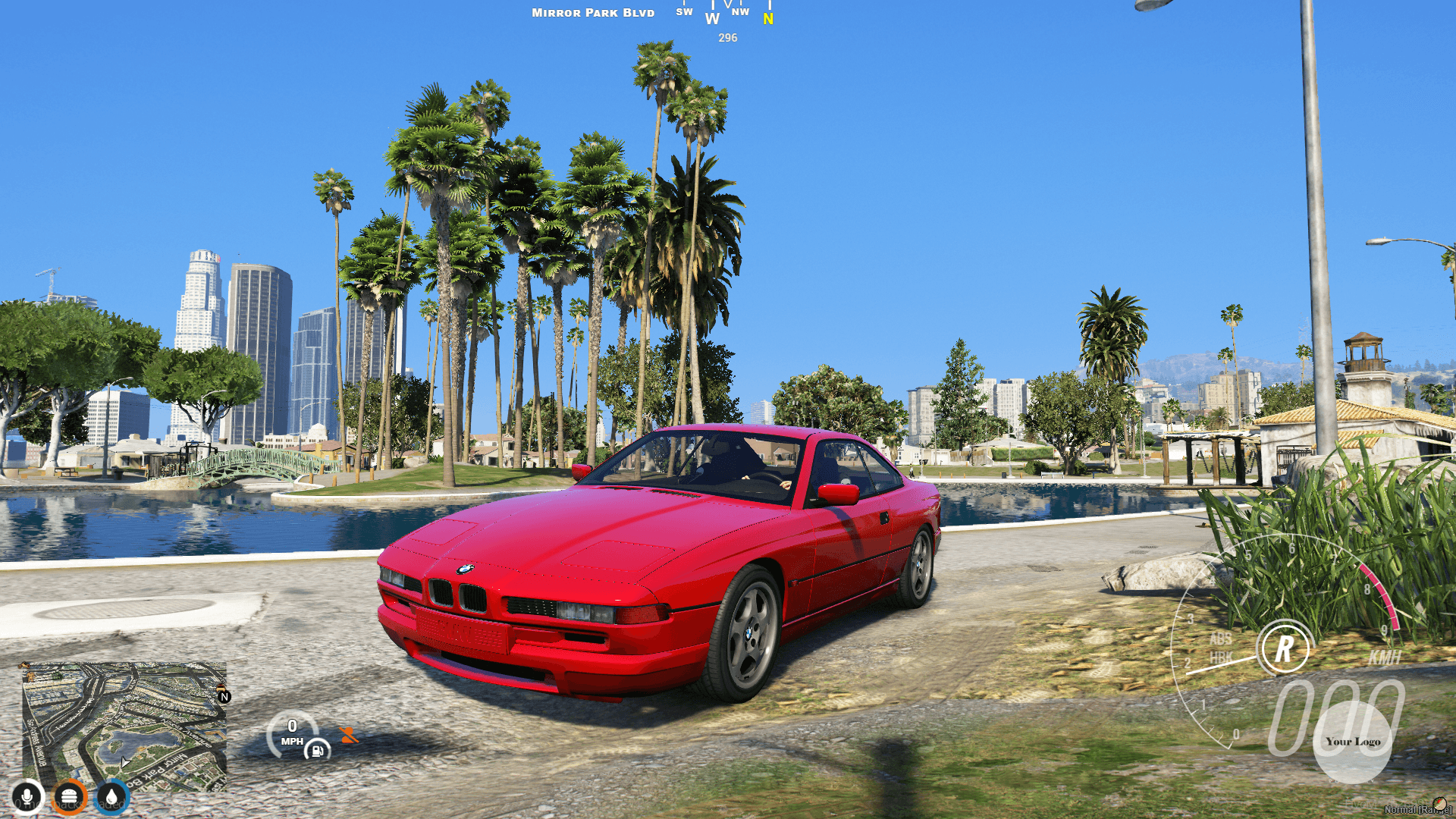The width and height of the screenshot is (1456, 819).
Task: Select the burger hunger status icon
Action: tap(68, 795)
